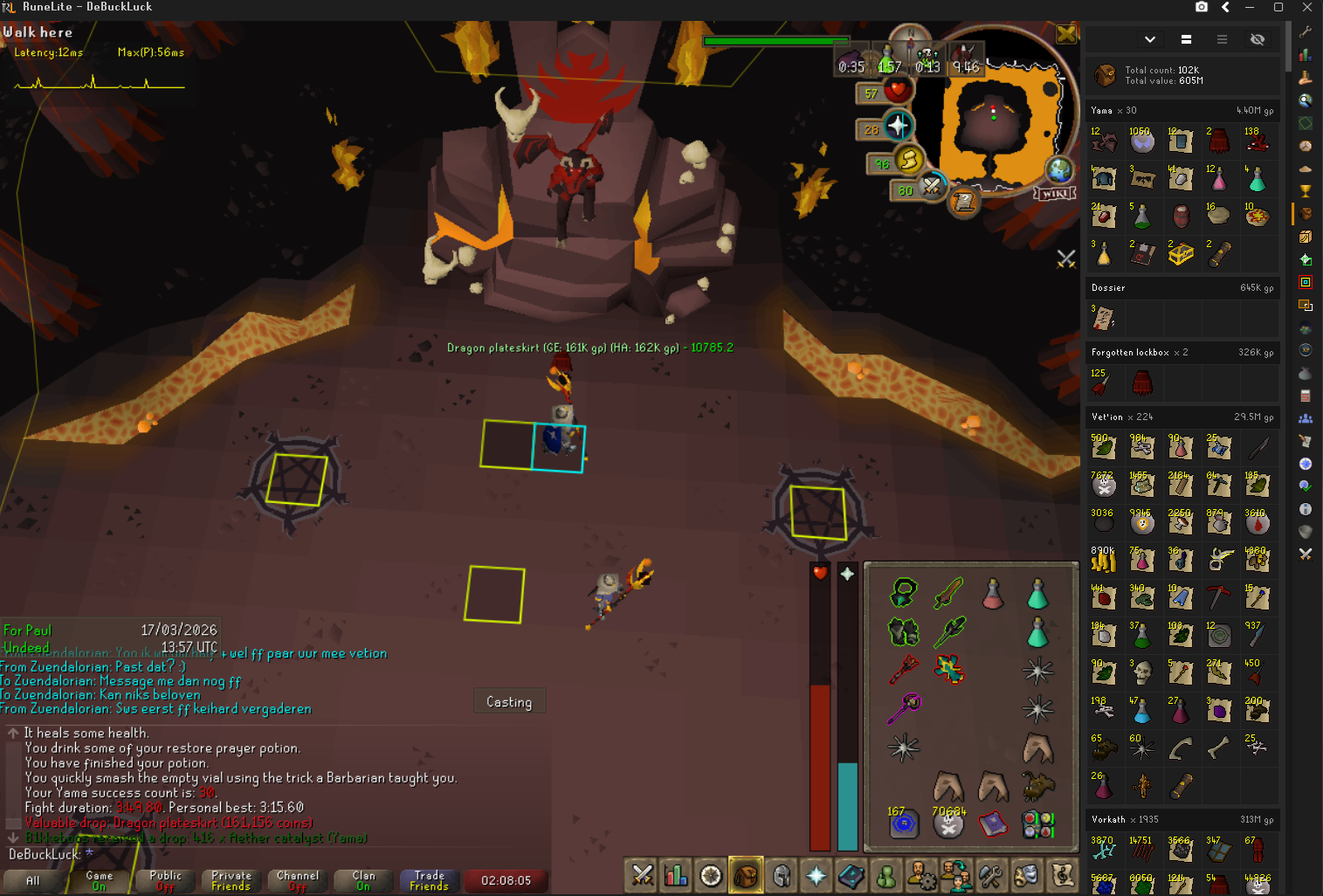Viewport: 1323px width, 896px height.
Task: Open the world map globe
Action: [x=1059, y=169]
